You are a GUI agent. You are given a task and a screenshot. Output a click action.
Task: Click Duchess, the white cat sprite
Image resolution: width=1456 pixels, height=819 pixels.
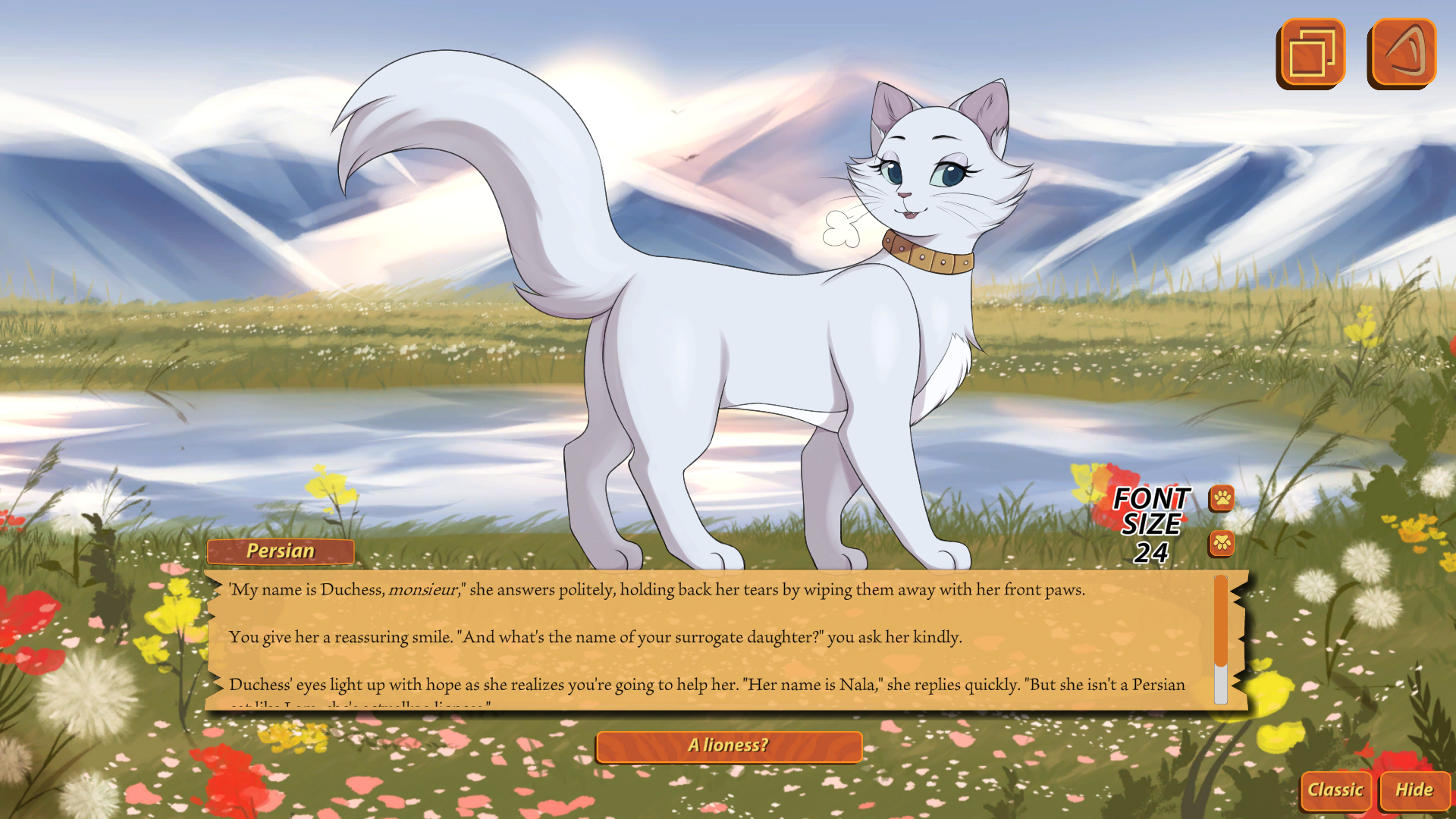(x=796, y=341)
